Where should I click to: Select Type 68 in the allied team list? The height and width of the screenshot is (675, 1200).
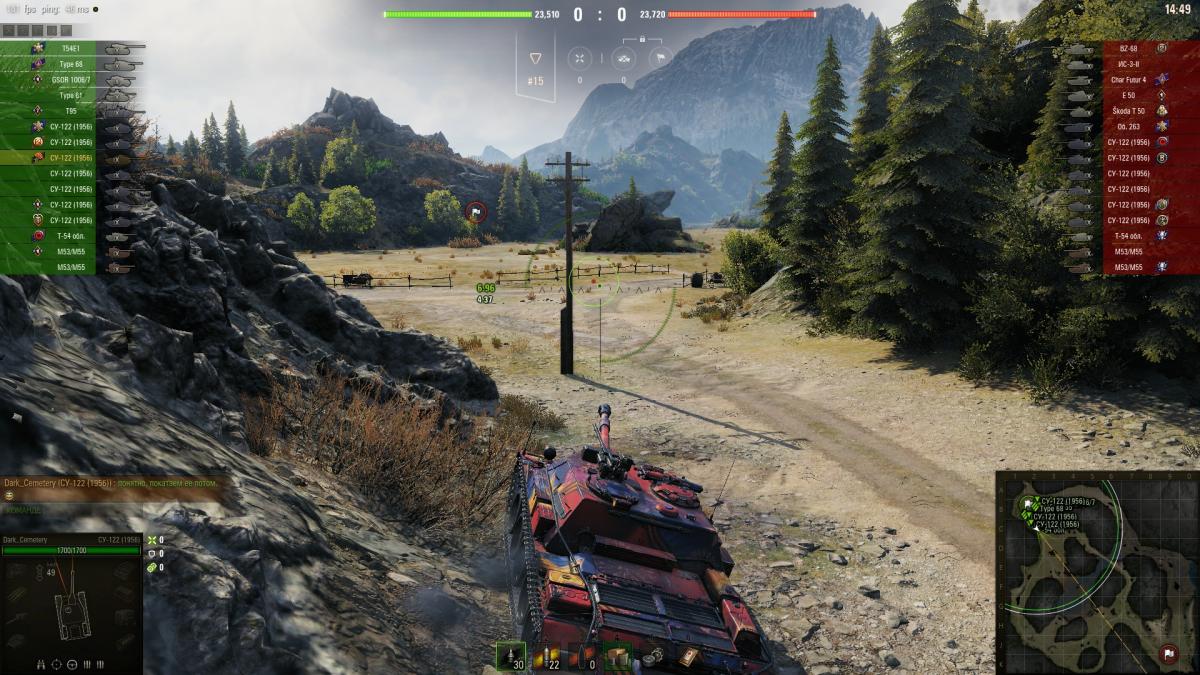[x=70, y=64]
